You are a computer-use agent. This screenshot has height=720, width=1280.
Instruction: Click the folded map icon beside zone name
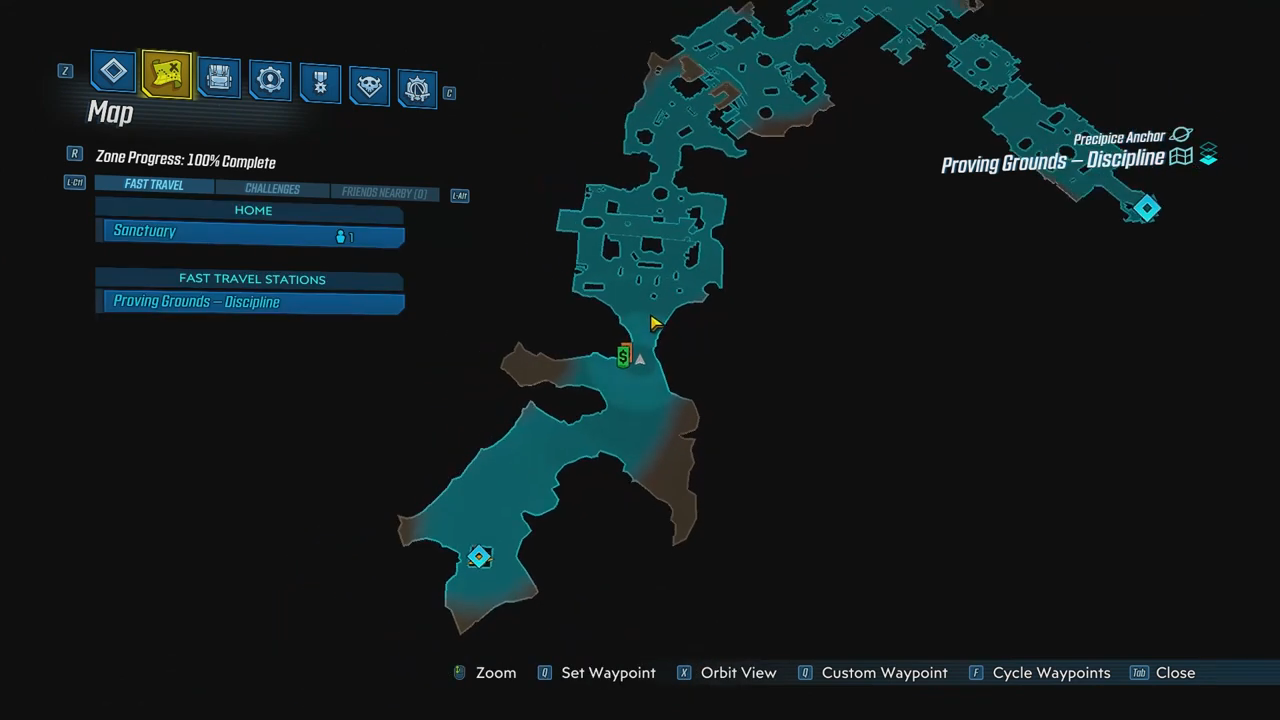(1181, 157)
